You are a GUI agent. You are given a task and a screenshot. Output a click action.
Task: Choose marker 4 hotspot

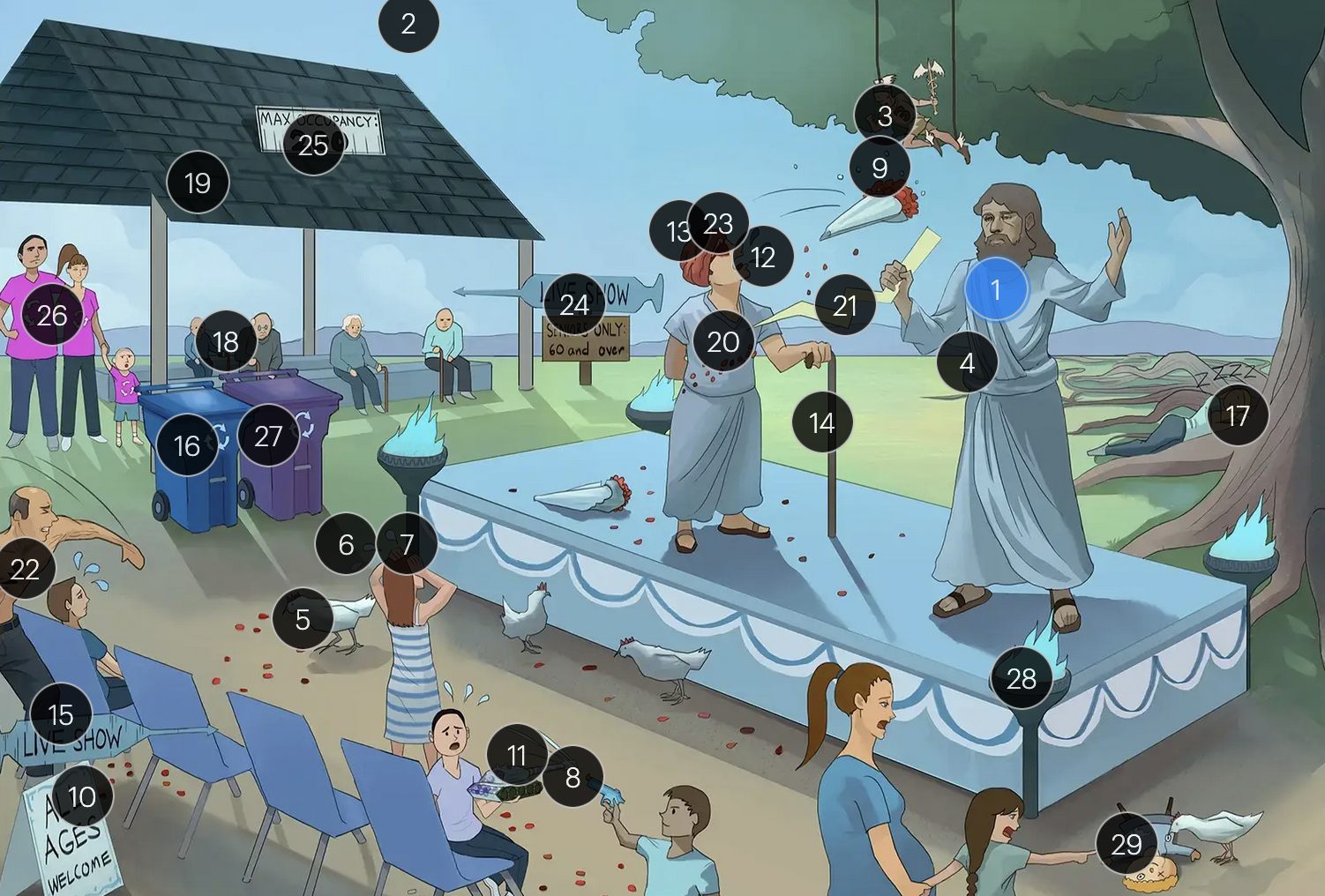(x=967, y=362)
